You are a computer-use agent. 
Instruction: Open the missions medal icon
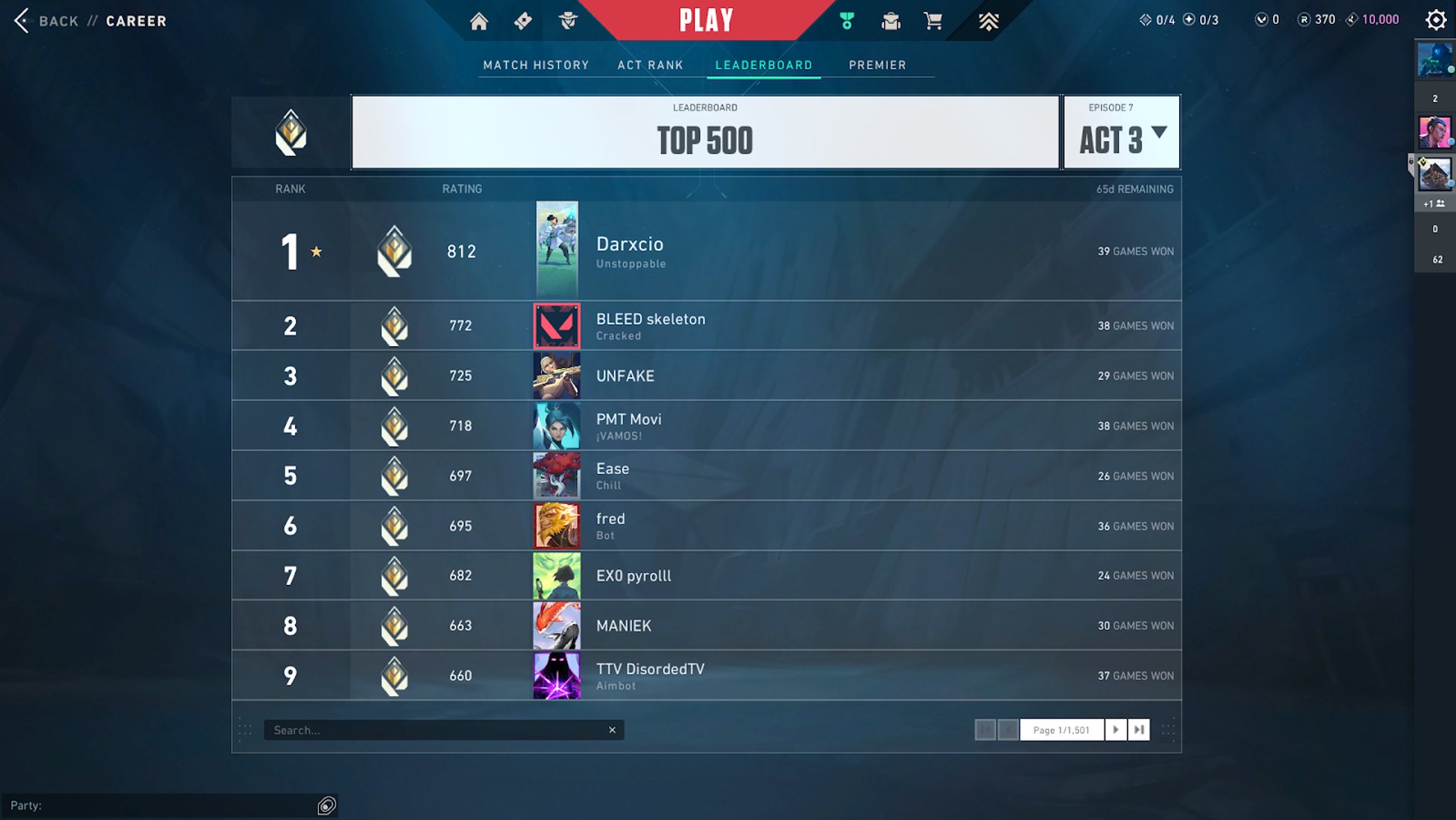click(847, 21)
